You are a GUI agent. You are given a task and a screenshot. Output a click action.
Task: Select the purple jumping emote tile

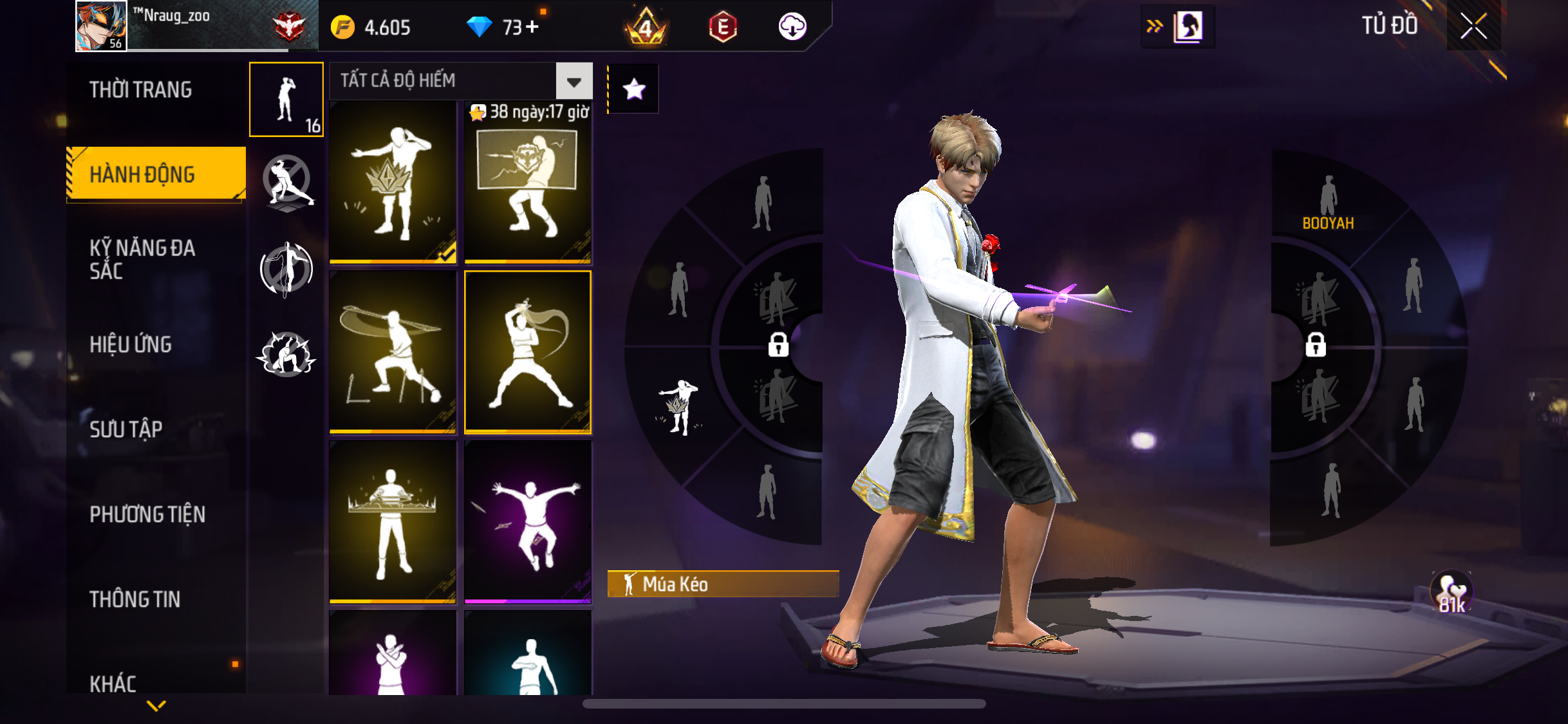(528, 522)
